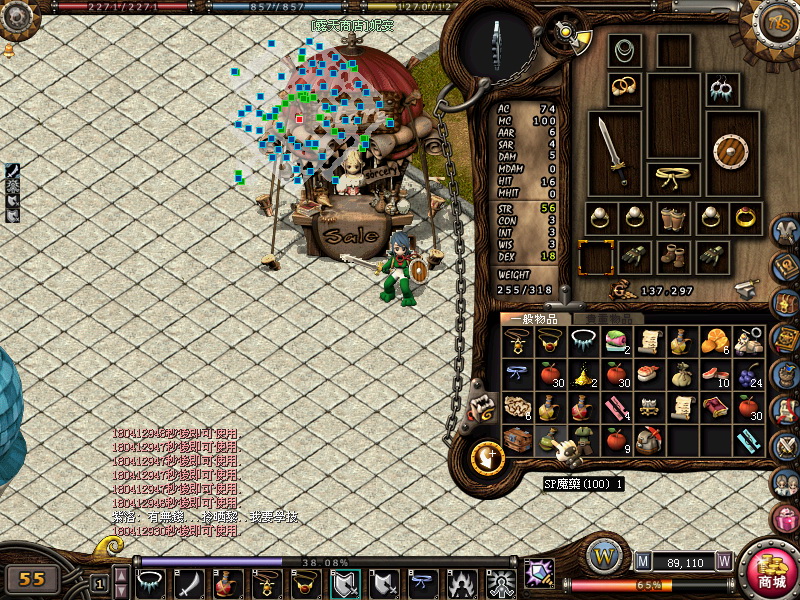Open the gift box menu button
Image resolution: width=800 pixels, height=600 pixels.
tap(787, 519)
